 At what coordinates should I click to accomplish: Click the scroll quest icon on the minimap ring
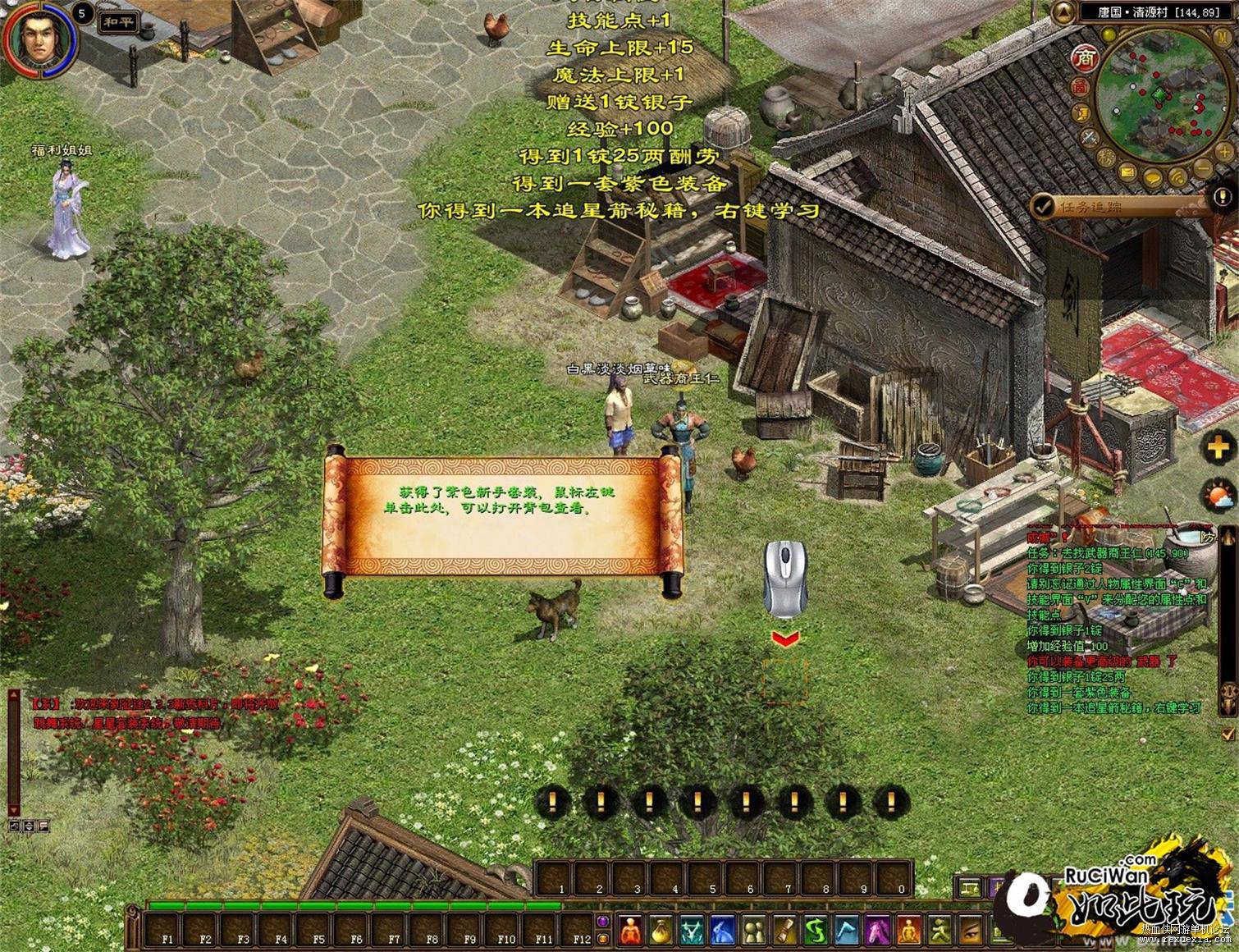tap(1082, 113)
